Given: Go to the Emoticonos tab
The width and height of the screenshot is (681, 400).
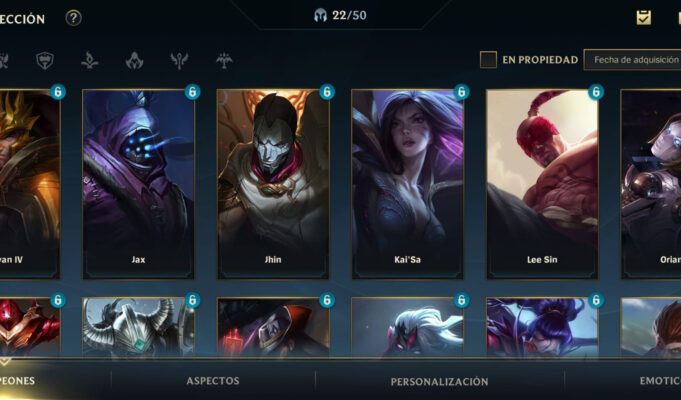Looking at the screenshot, I should coord(656,381).
